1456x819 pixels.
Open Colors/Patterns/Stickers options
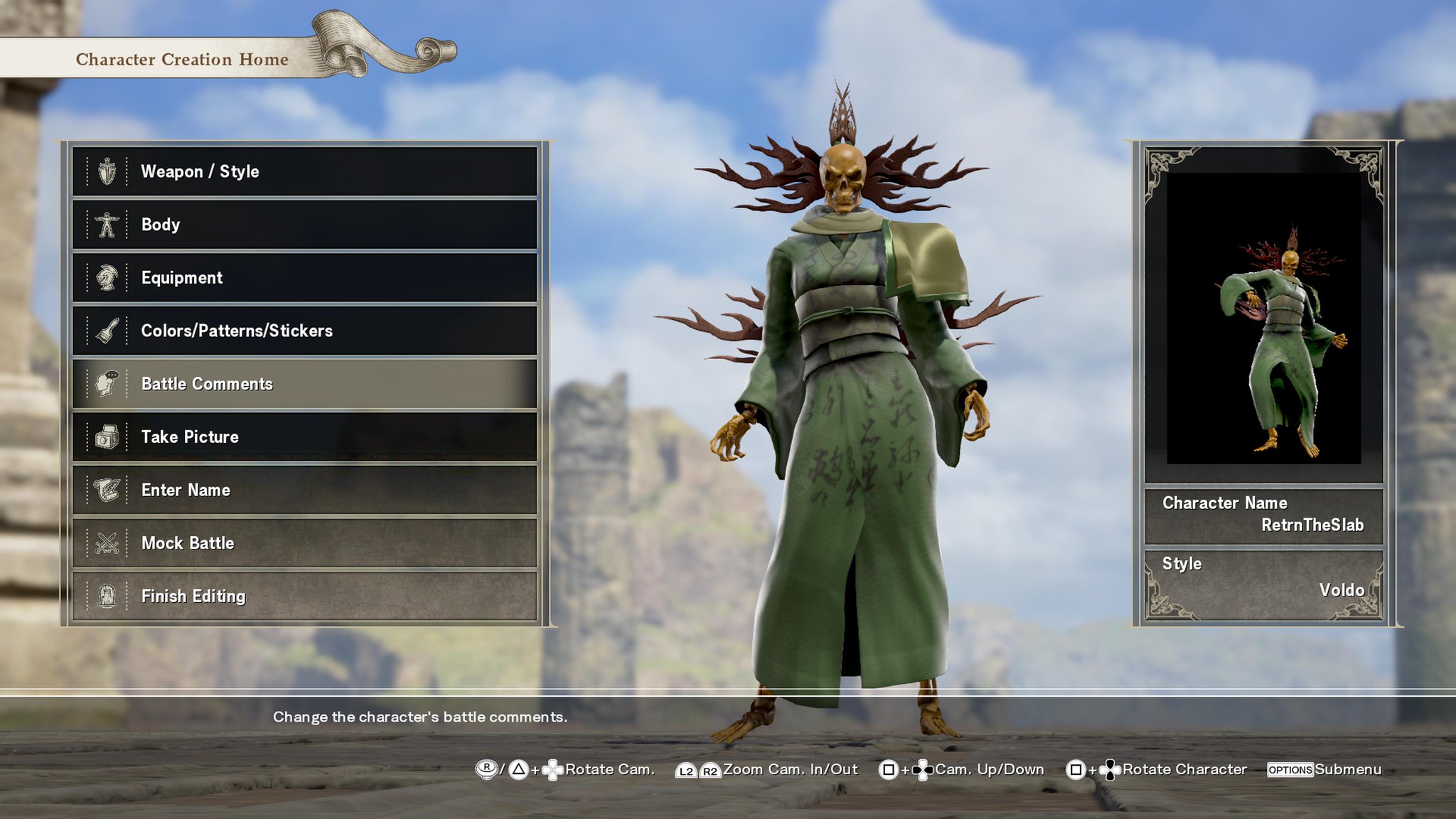point(304,331)
